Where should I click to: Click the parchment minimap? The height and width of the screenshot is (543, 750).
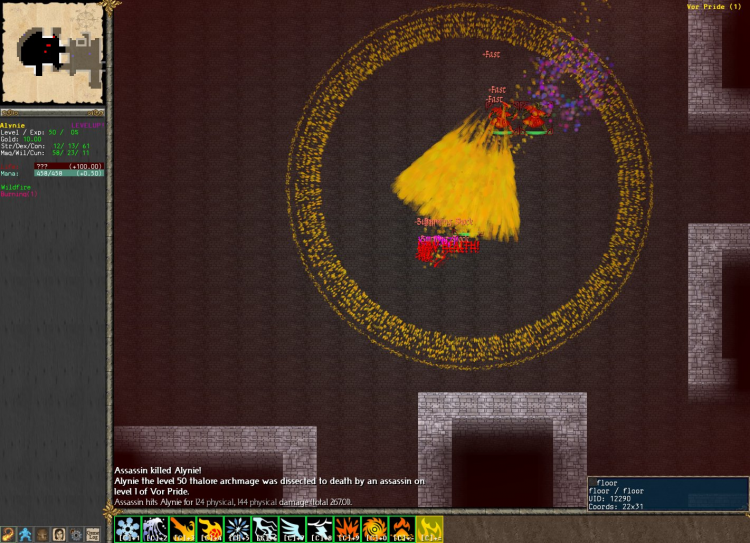[52, 51]
